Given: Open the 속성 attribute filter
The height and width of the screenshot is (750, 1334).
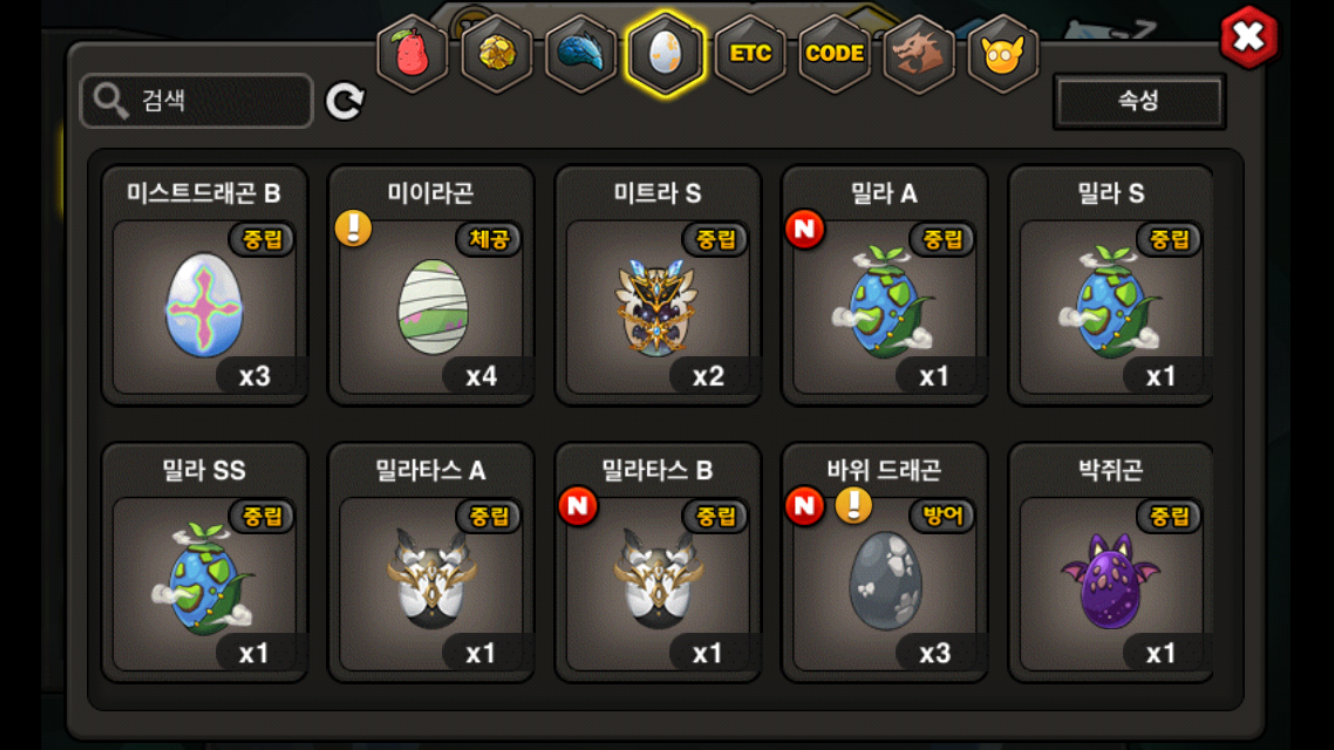Looking at the screenshot, I should [x=1139, y=101].
